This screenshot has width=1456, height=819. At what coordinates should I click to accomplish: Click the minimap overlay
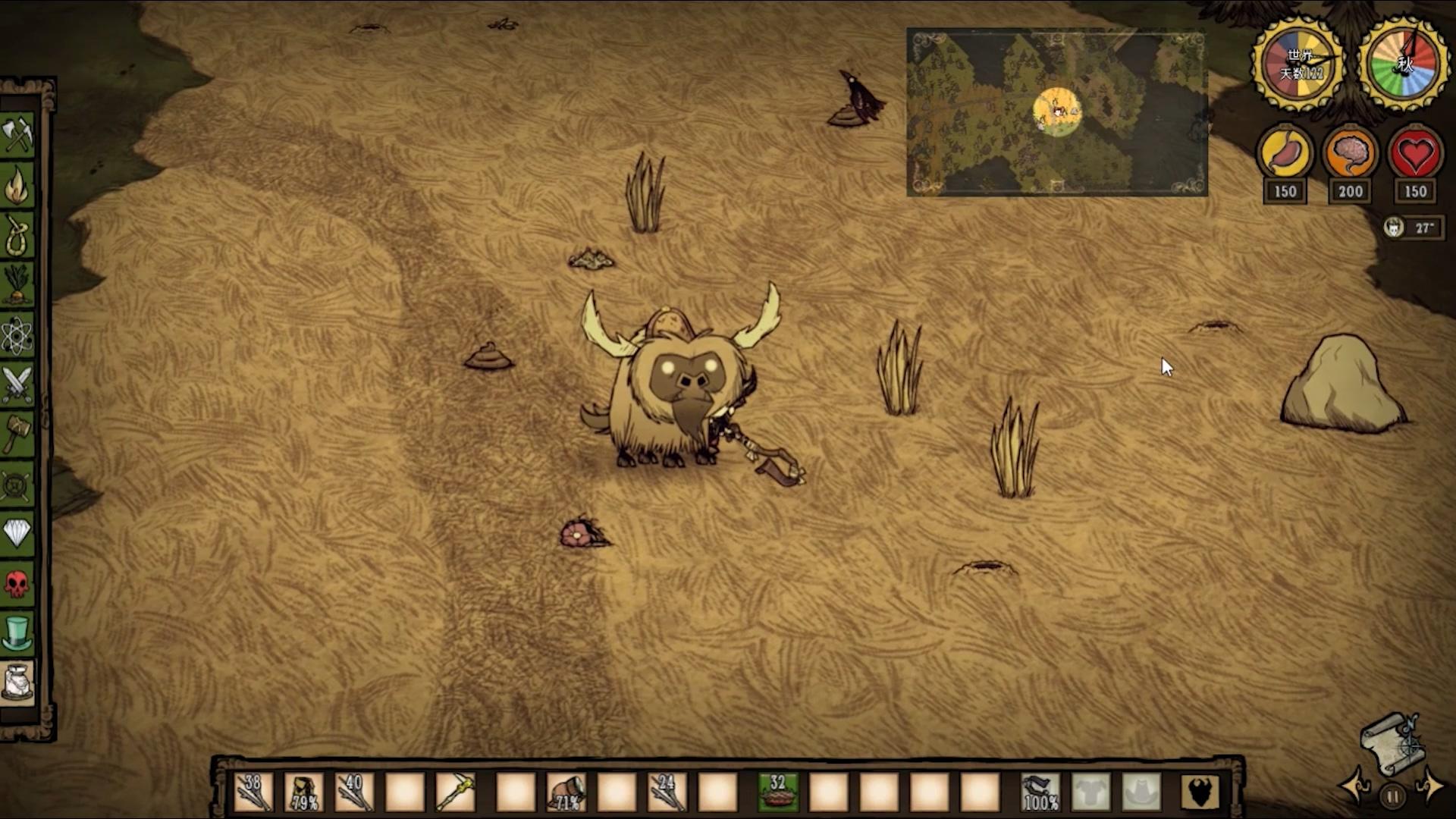[x=1057, y=112]
